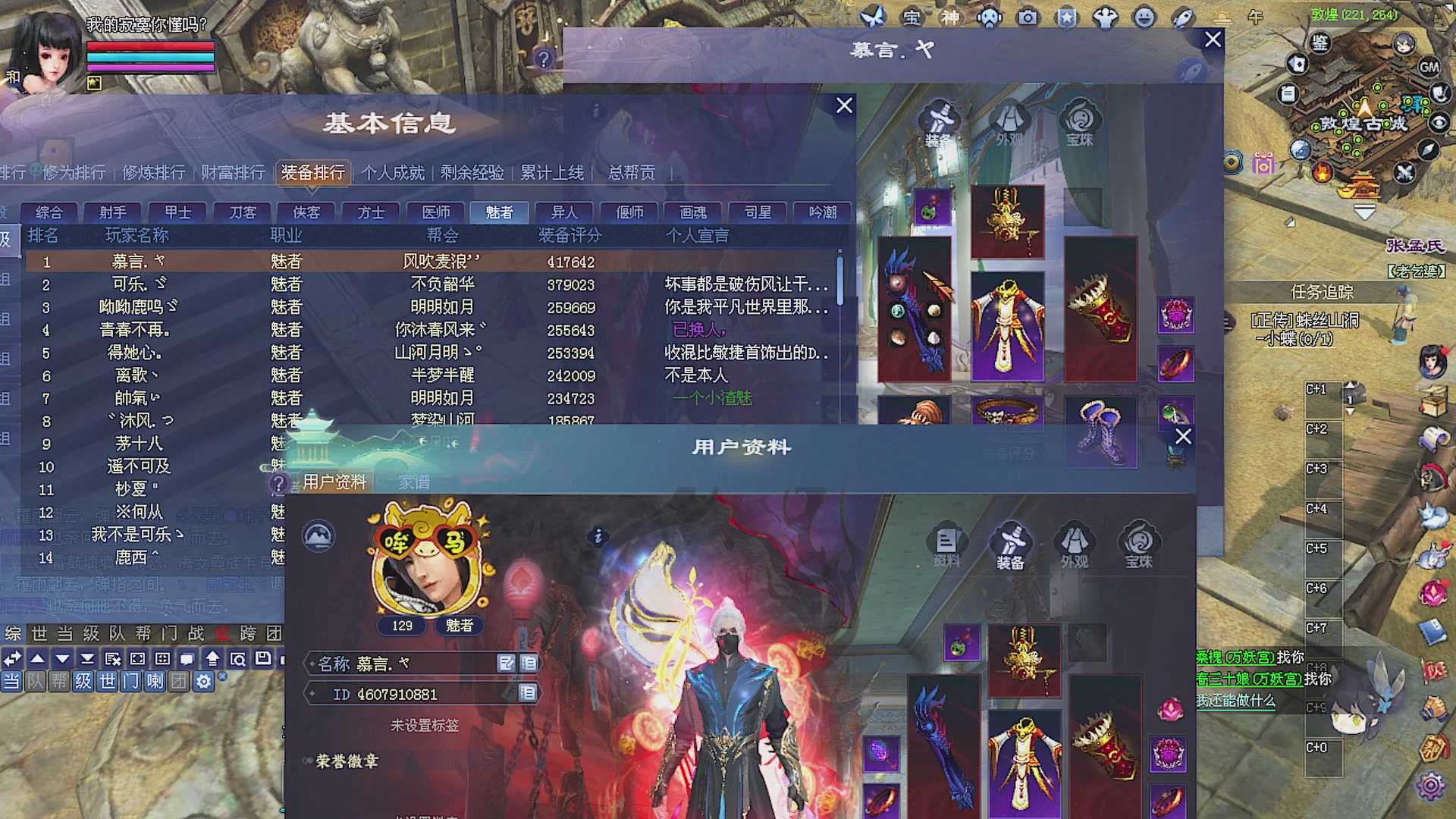Click the GM icon near the minimap
Viewport: 1456px width, 819px height.
(1429, 68)
